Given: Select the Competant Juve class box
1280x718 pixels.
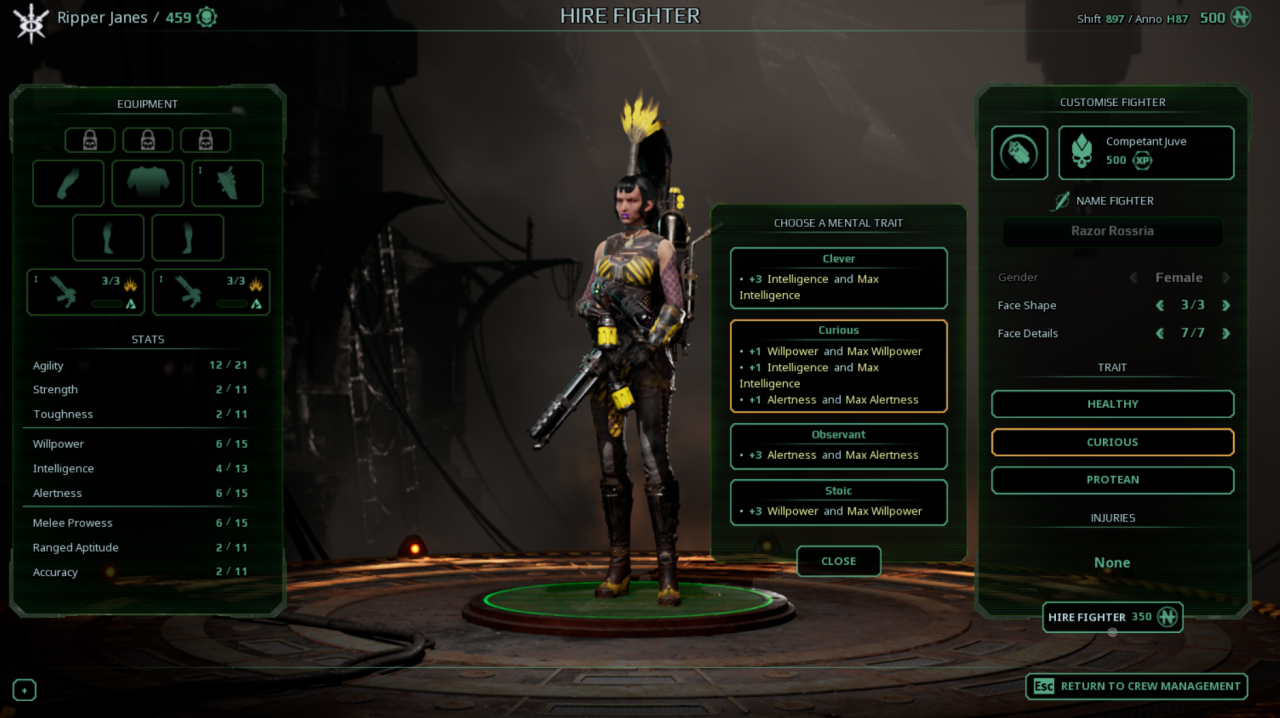Looking at the screenshot, I should (x=1146, y=152).
